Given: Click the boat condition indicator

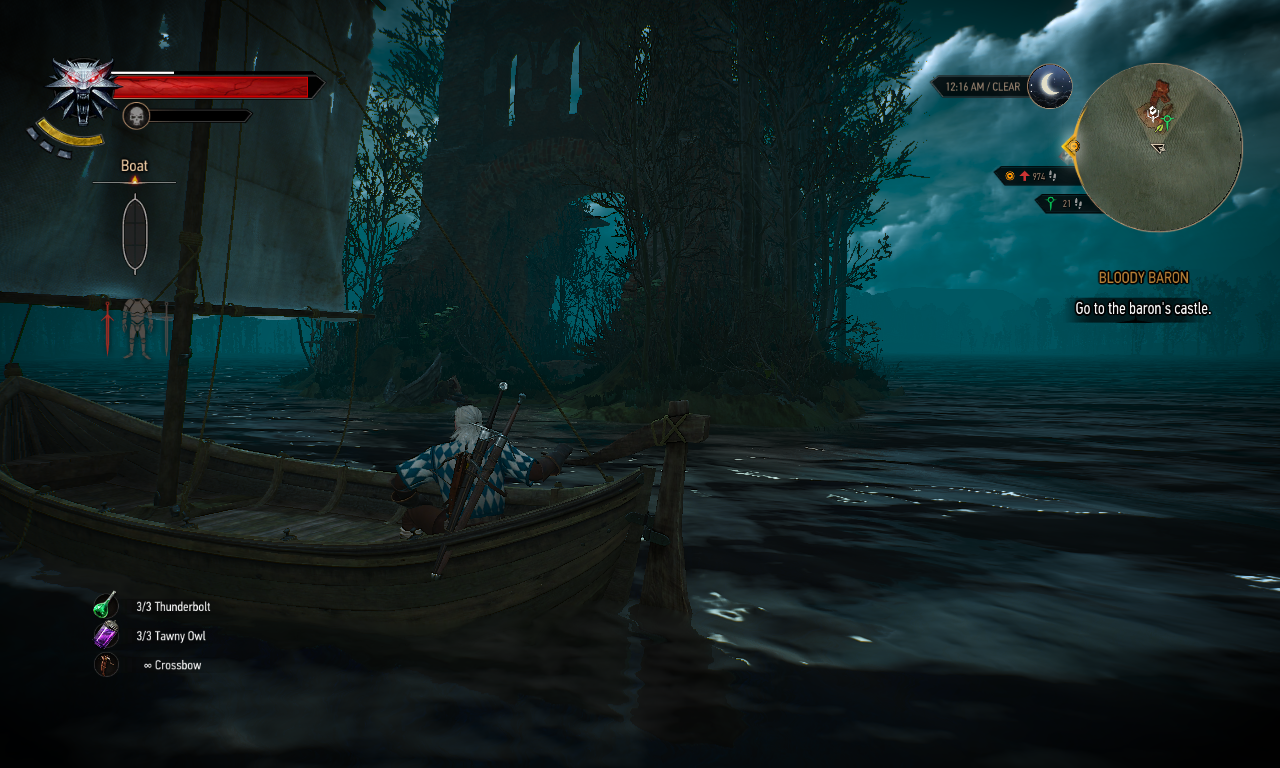Looking at the screenshot, I should [135, 234].
